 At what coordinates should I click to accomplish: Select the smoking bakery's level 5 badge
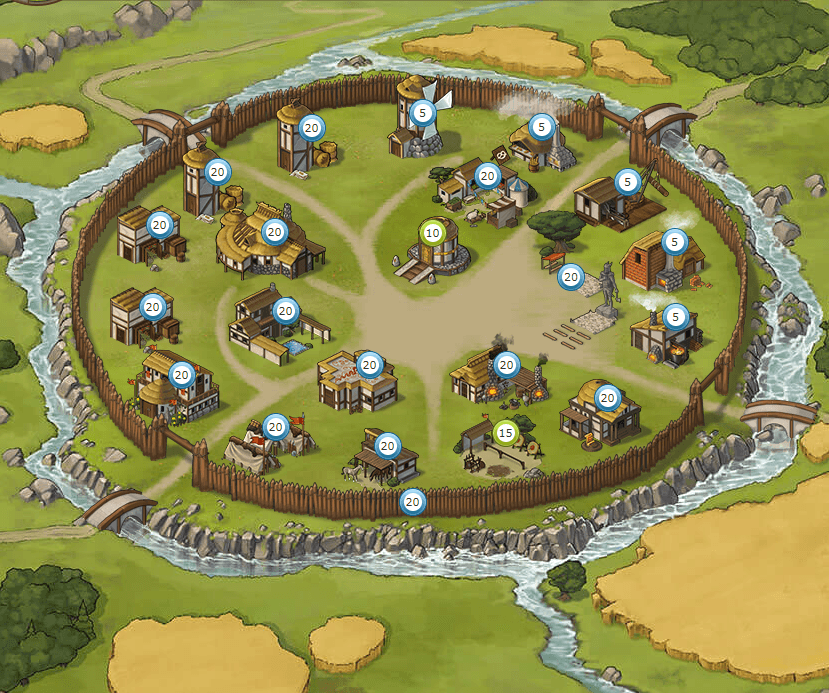pos(542,126)
